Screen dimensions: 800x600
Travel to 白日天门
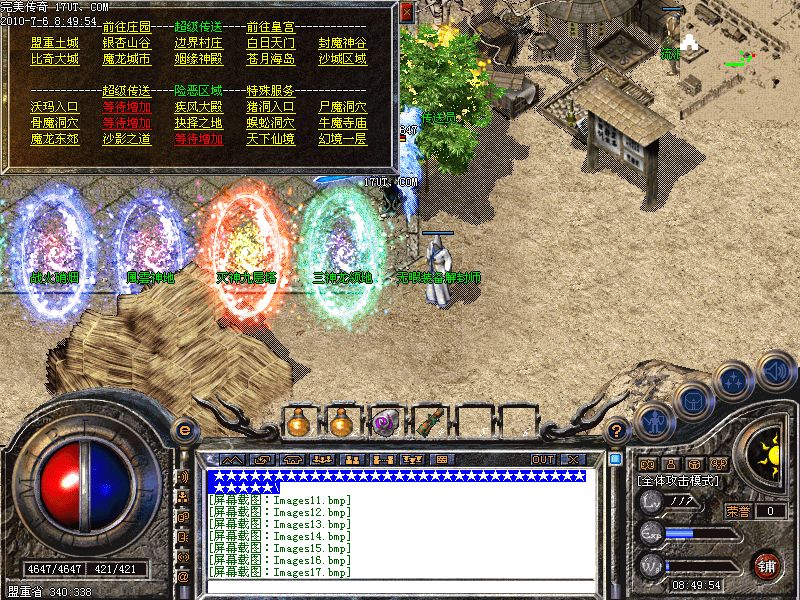[270, 44]
